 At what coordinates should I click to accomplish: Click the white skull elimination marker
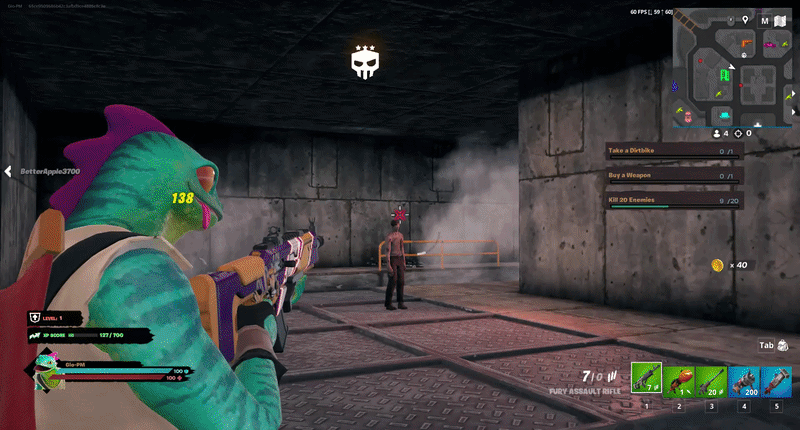coord(363,62)
